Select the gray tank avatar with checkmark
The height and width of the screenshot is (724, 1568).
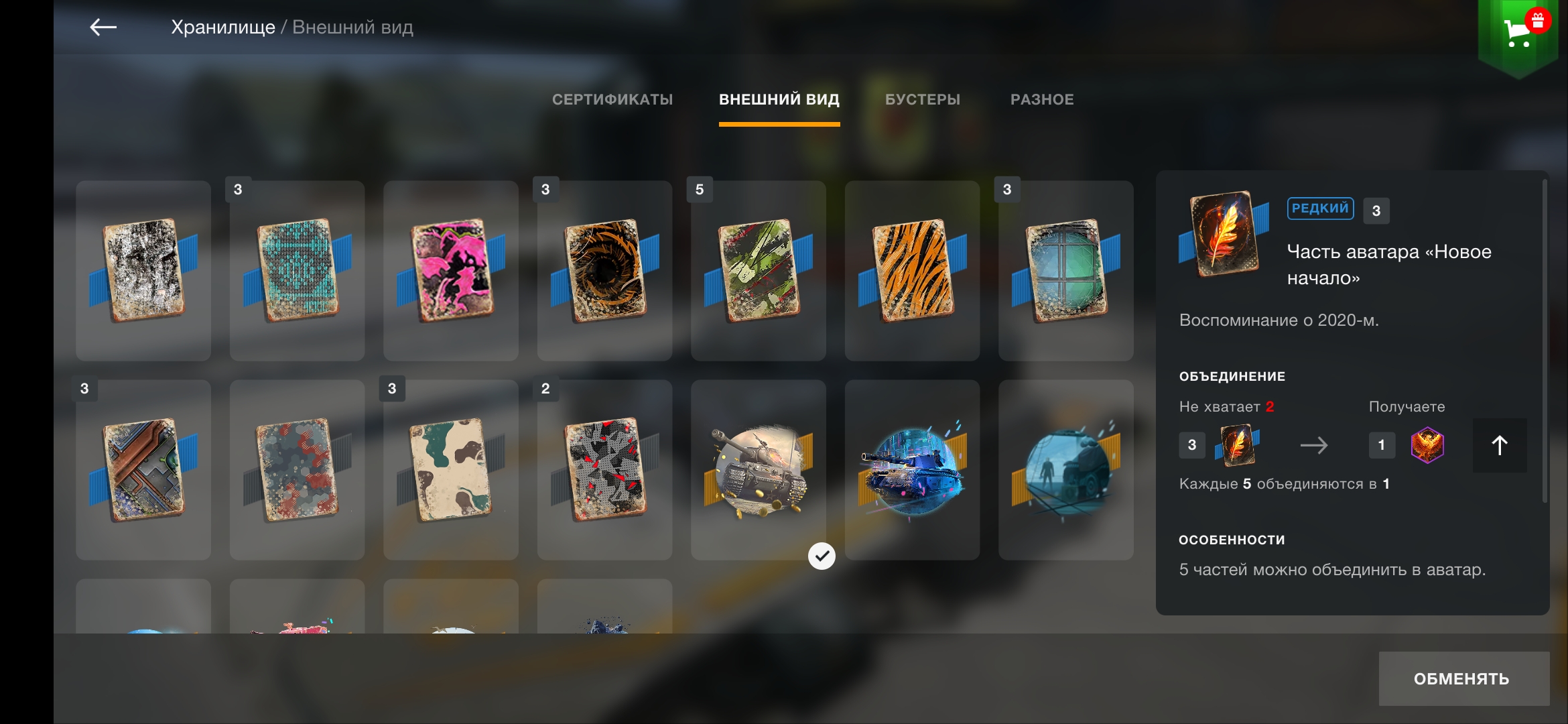(x=758, y=470)
